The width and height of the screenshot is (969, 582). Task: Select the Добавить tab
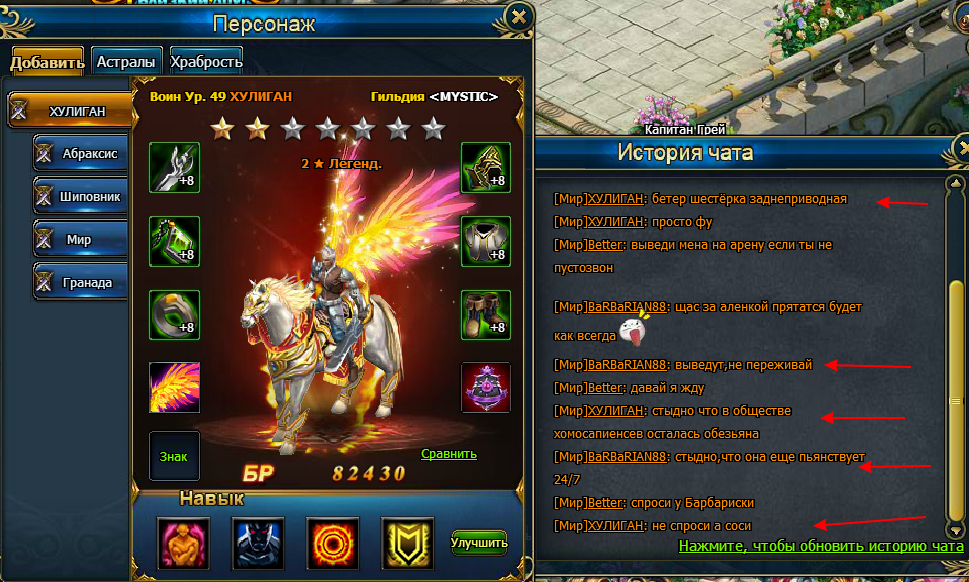(x=47, y=62)
